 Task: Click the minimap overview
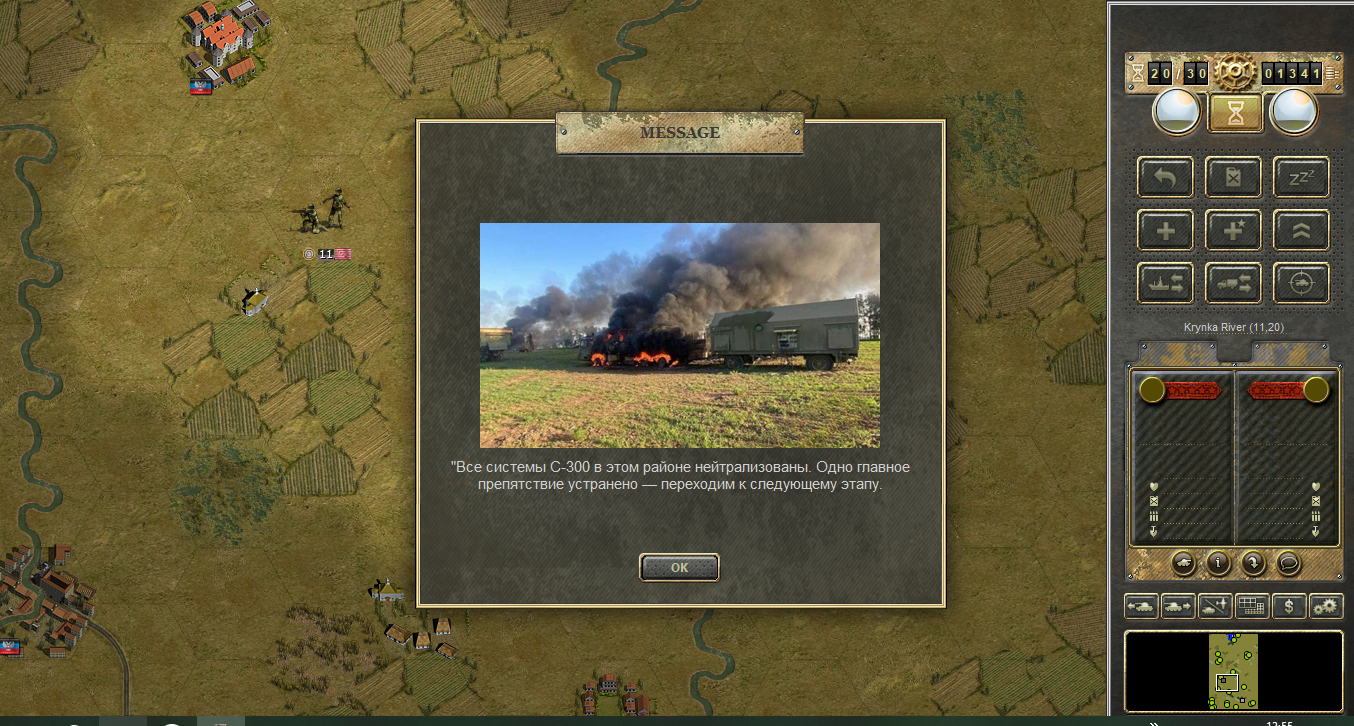pos(1234,670)
